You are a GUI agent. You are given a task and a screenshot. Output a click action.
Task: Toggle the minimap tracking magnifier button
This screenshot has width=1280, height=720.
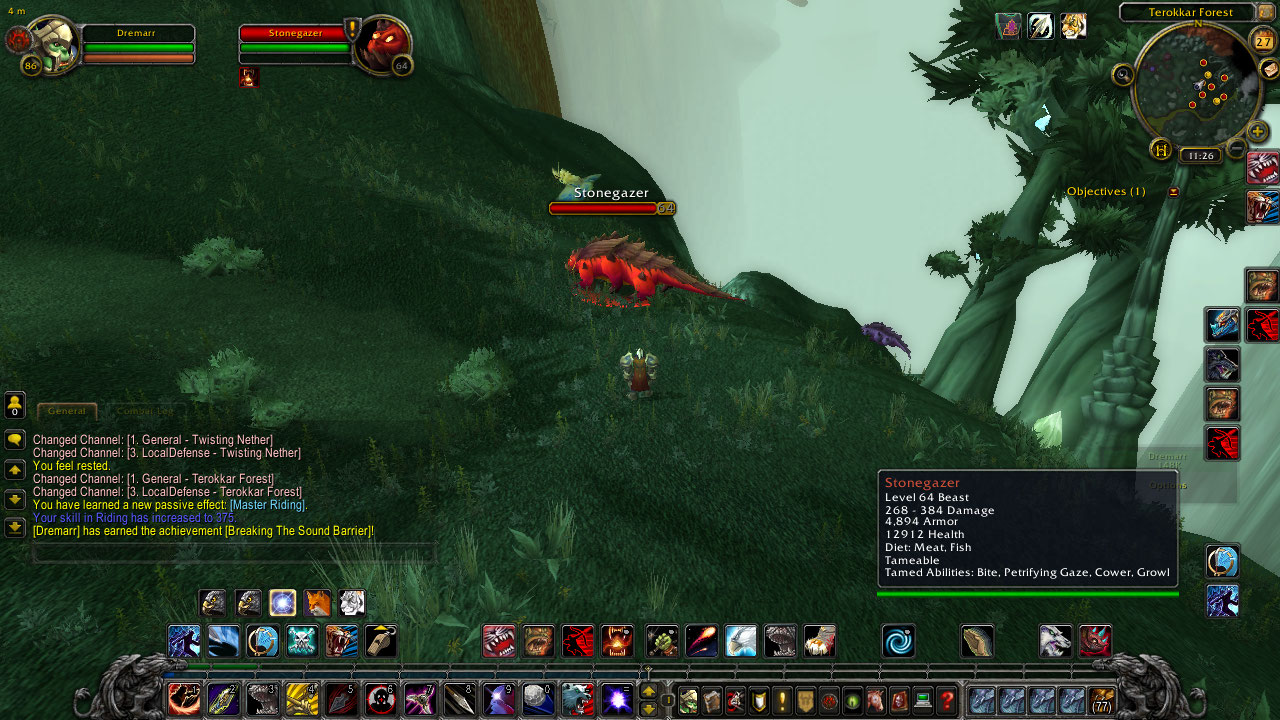point(1123,74)
